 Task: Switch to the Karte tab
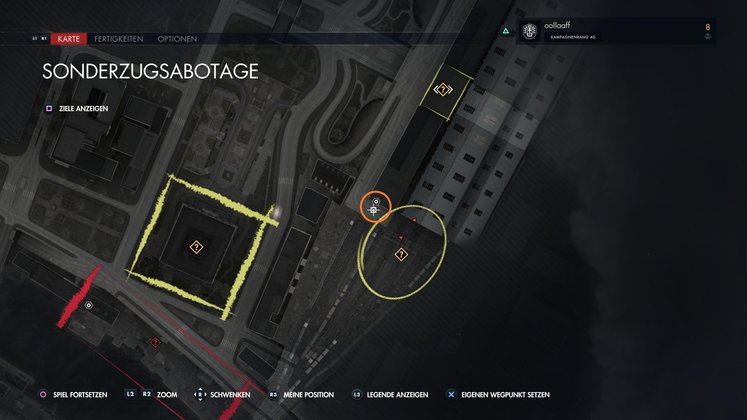69,39
